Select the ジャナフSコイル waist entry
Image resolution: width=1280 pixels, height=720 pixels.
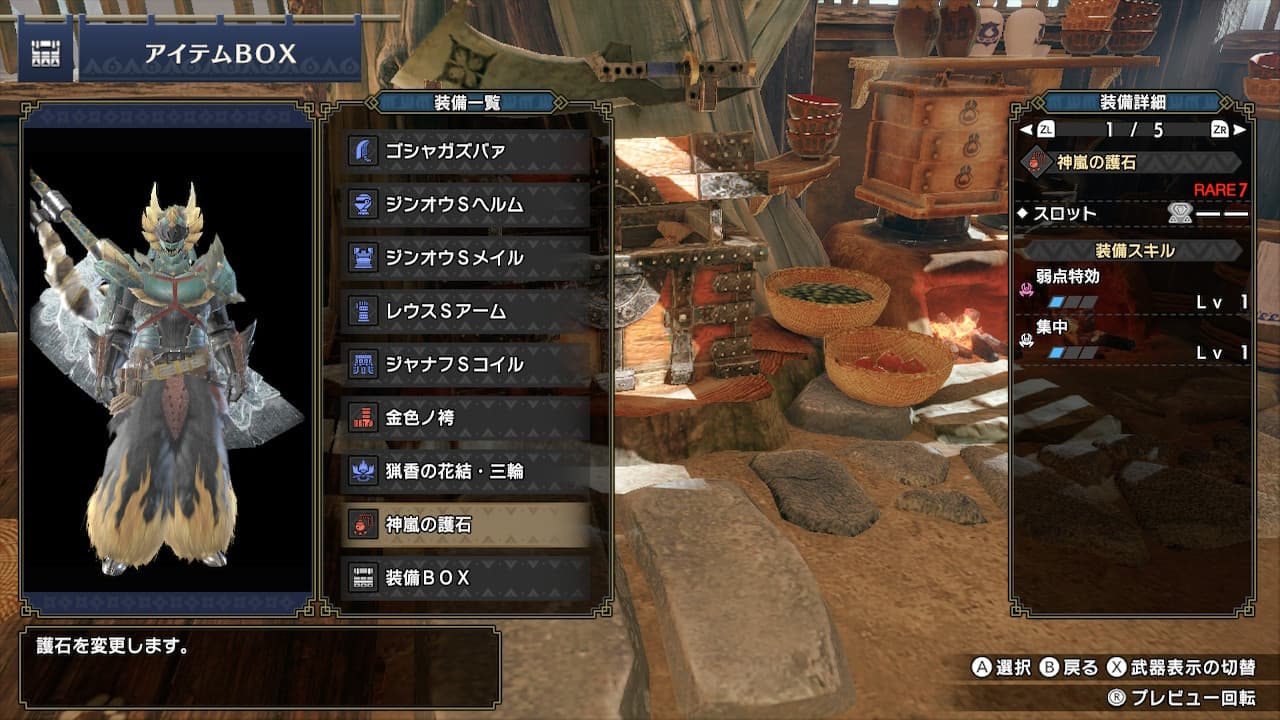(467, 364)
